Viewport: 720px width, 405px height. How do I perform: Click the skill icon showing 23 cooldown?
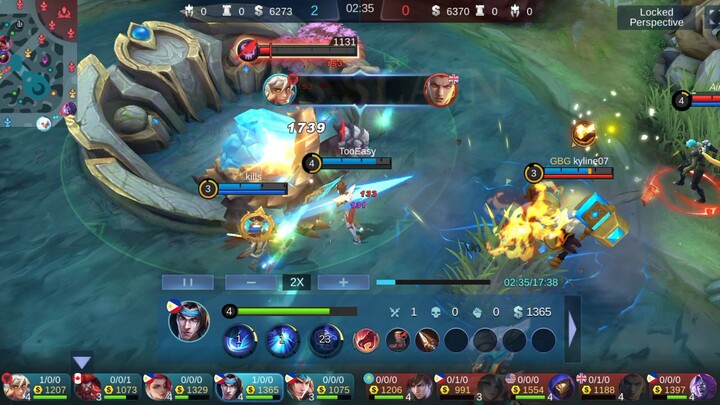(325, 340)
